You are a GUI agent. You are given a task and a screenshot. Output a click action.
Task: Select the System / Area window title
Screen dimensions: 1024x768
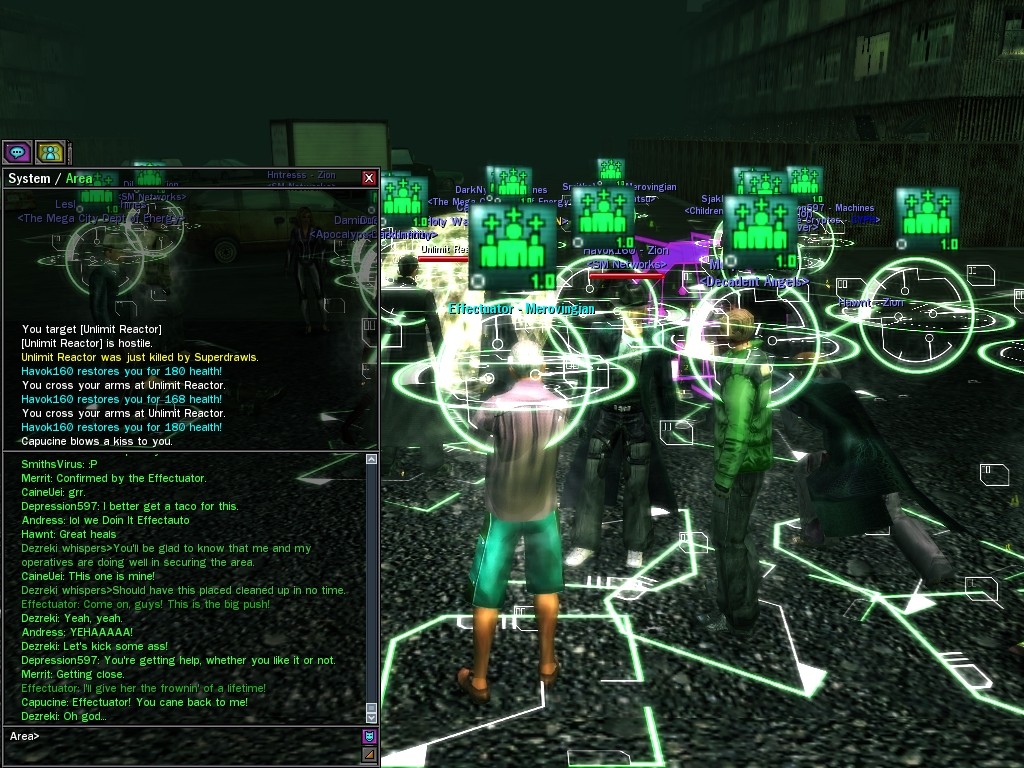[50, 179]
